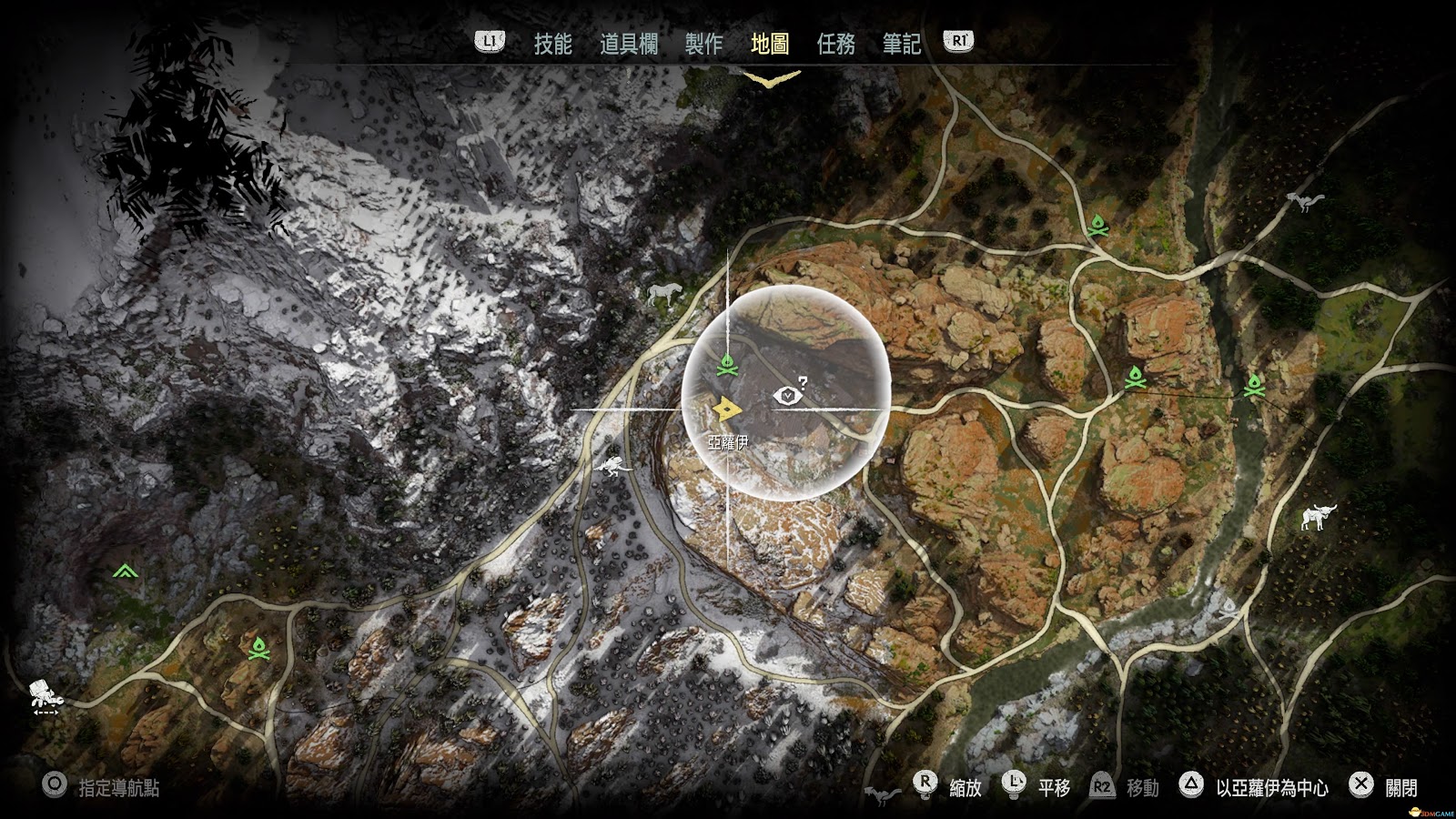Select the campfire marker nearest 亞蘿伊

(x=725, y=366)
